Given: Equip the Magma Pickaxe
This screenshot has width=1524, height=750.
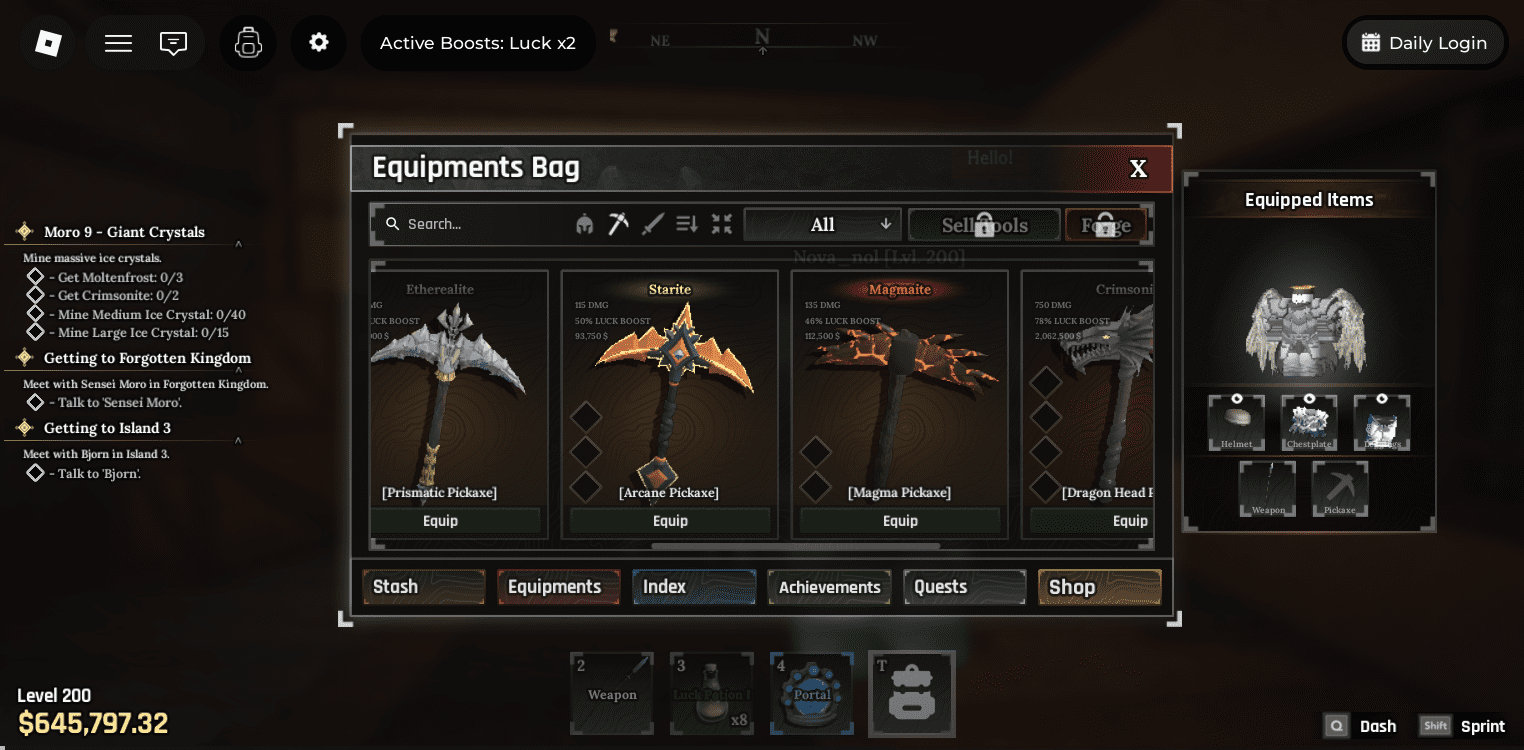Looking at the screenshot, I should pos(900,521).
